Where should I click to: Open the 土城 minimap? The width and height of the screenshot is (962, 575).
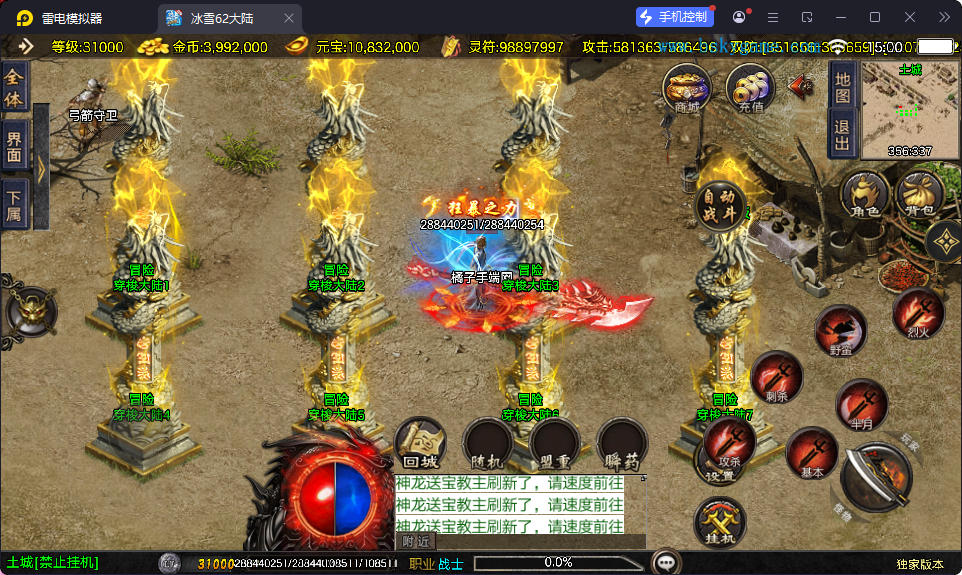[910, 110]
